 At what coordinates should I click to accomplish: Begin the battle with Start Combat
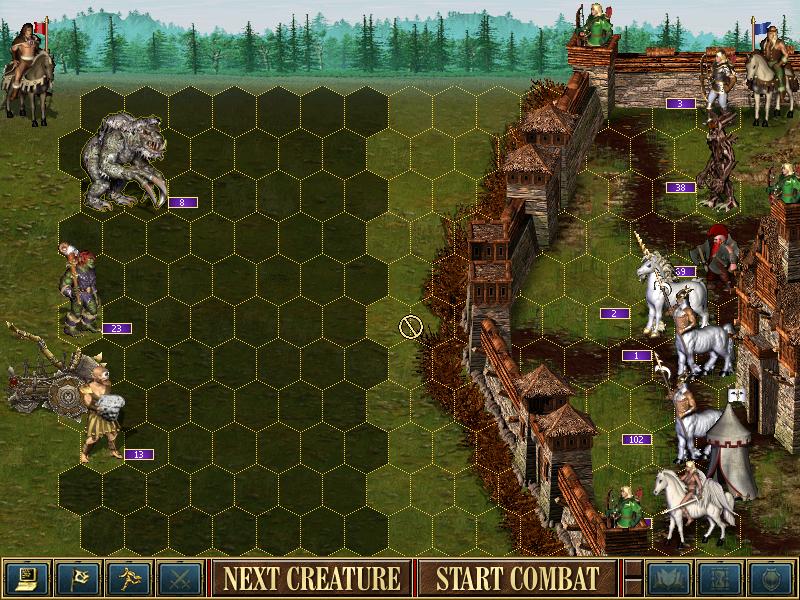517,578
